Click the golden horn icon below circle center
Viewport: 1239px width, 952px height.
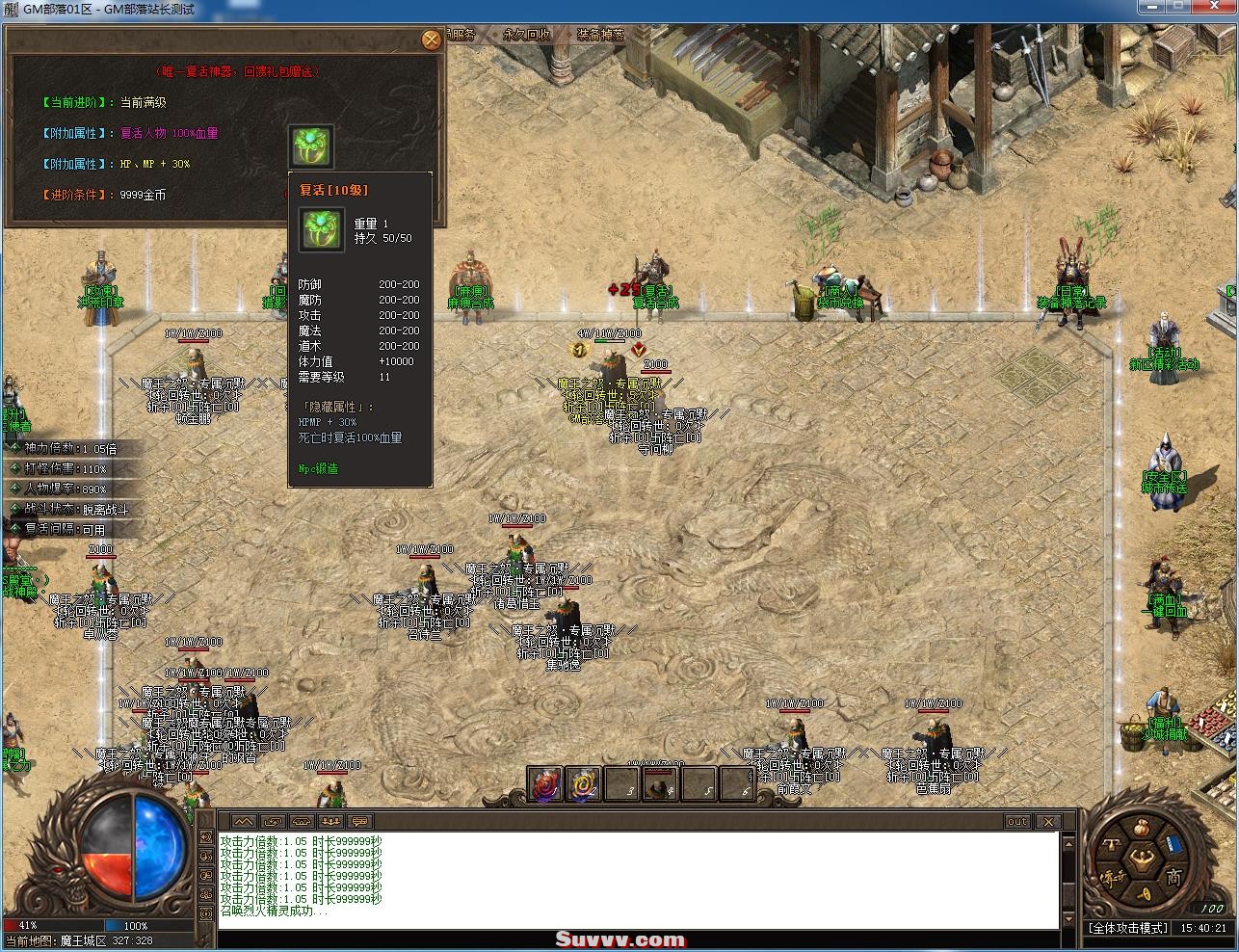click(1143, 893)
